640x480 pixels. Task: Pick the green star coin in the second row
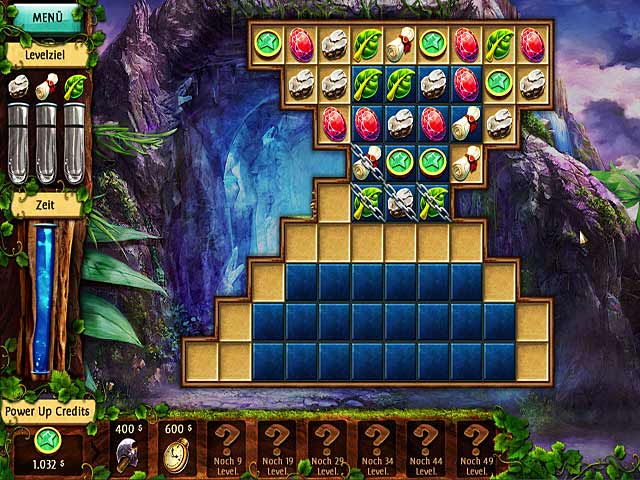[499, 83]
